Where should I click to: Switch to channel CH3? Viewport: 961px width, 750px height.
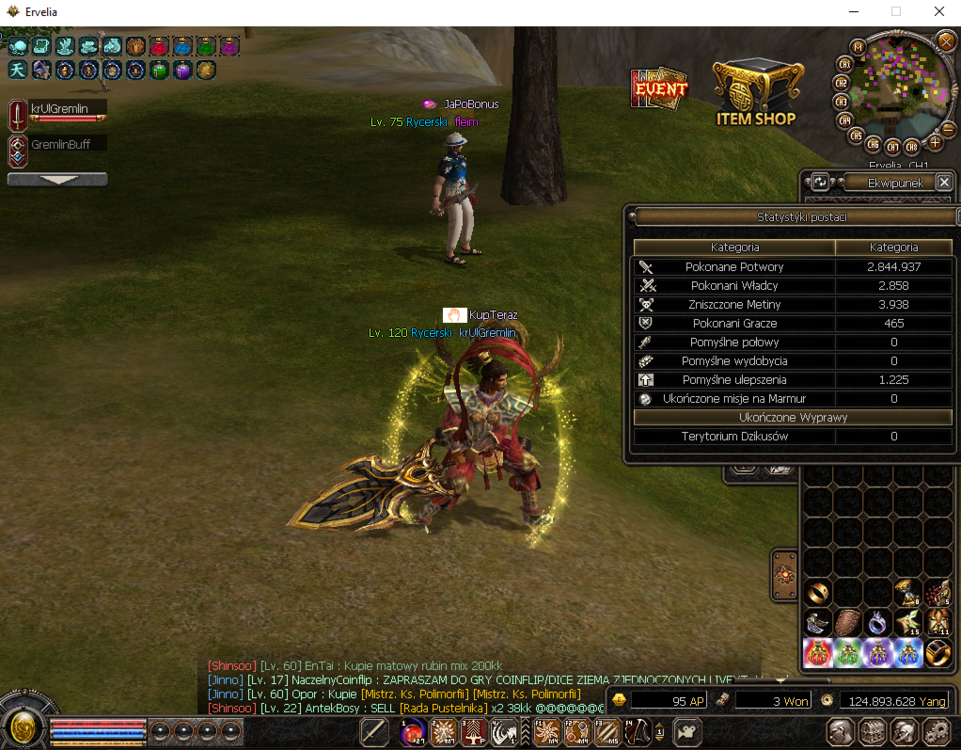pyautogui.click(x=841, y=102)
